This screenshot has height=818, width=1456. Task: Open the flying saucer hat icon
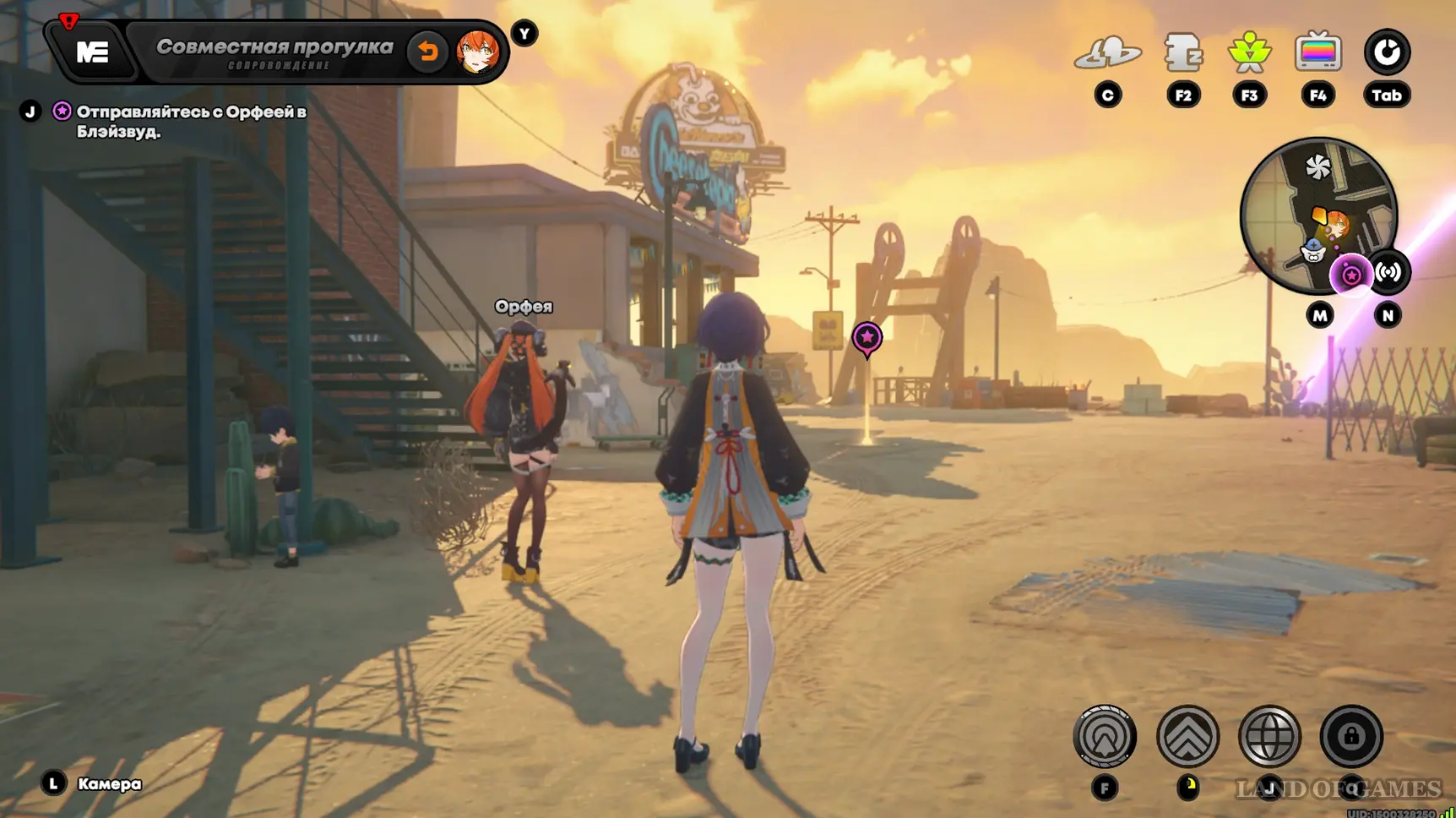(x=1107, y=53)
